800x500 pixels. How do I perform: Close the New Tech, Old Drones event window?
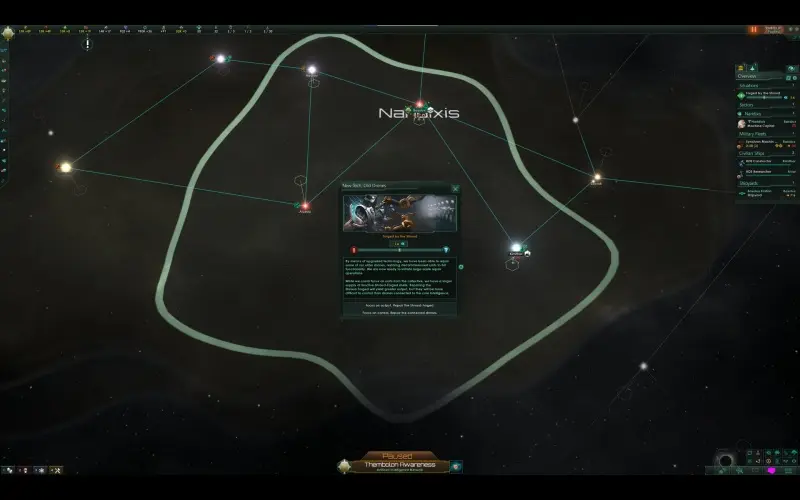tap(455, 187)
